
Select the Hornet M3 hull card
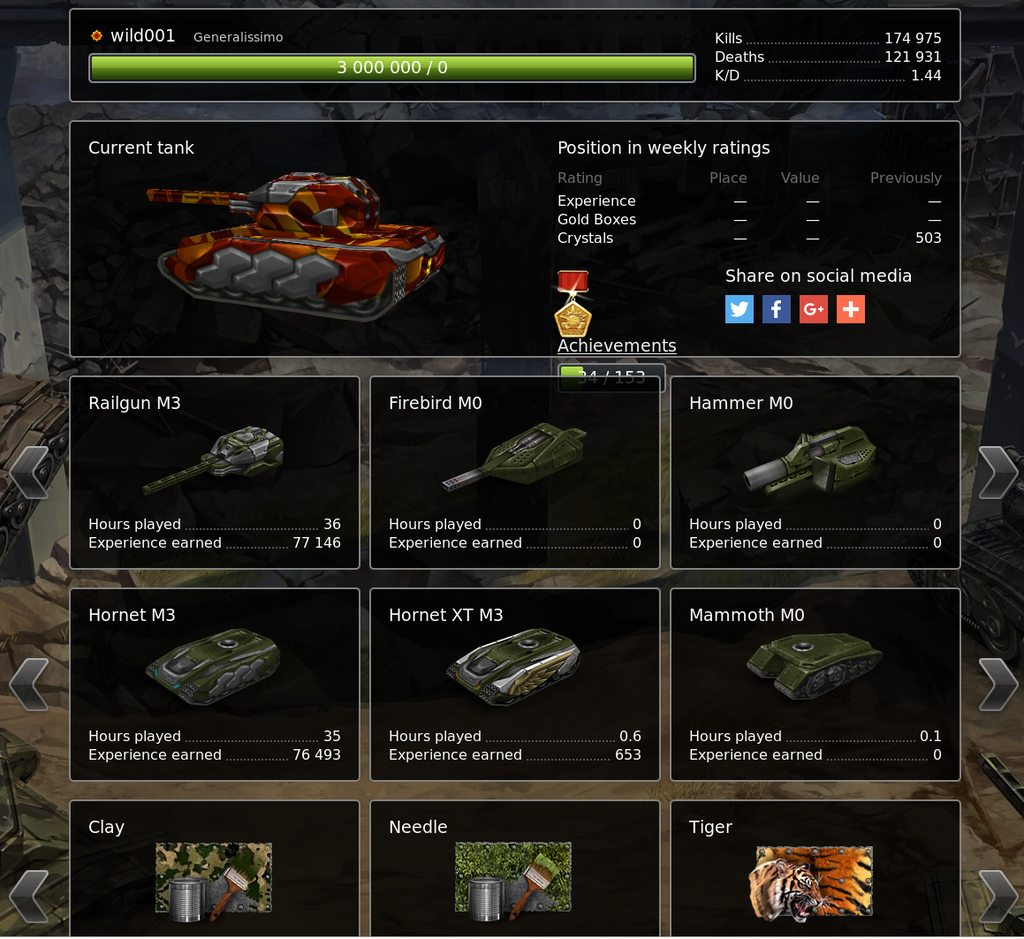(x=214, y=684)
